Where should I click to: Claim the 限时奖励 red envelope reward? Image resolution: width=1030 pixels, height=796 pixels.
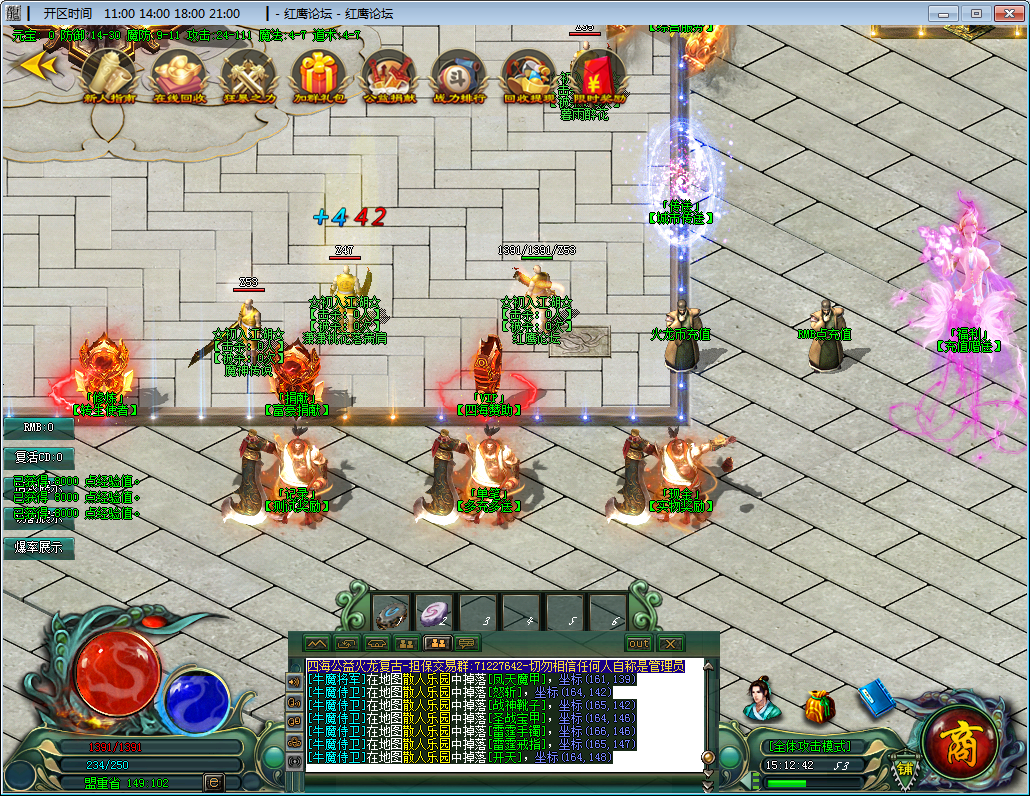(x=599, y=73)
